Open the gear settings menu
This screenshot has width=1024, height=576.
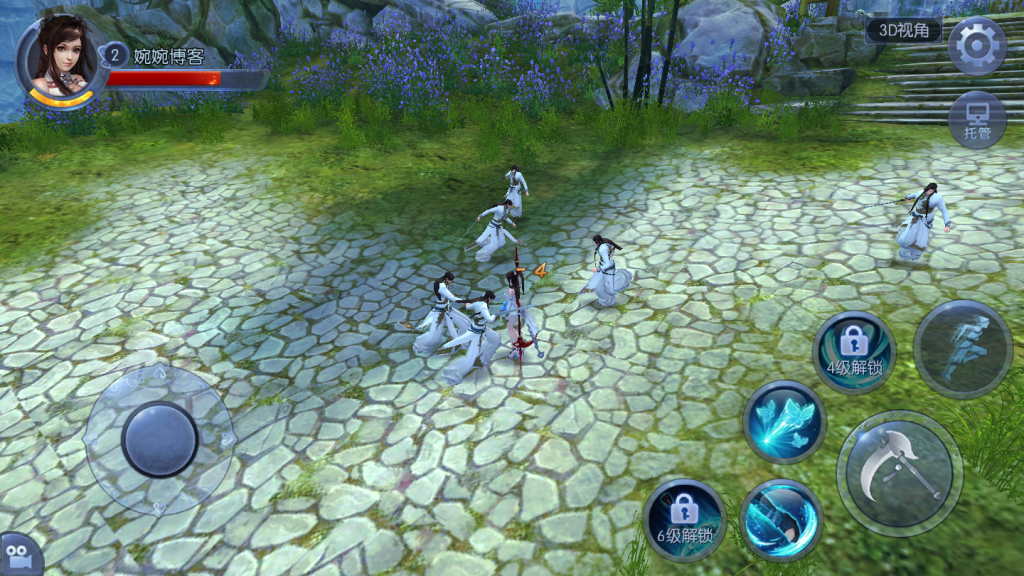point(976,46)
